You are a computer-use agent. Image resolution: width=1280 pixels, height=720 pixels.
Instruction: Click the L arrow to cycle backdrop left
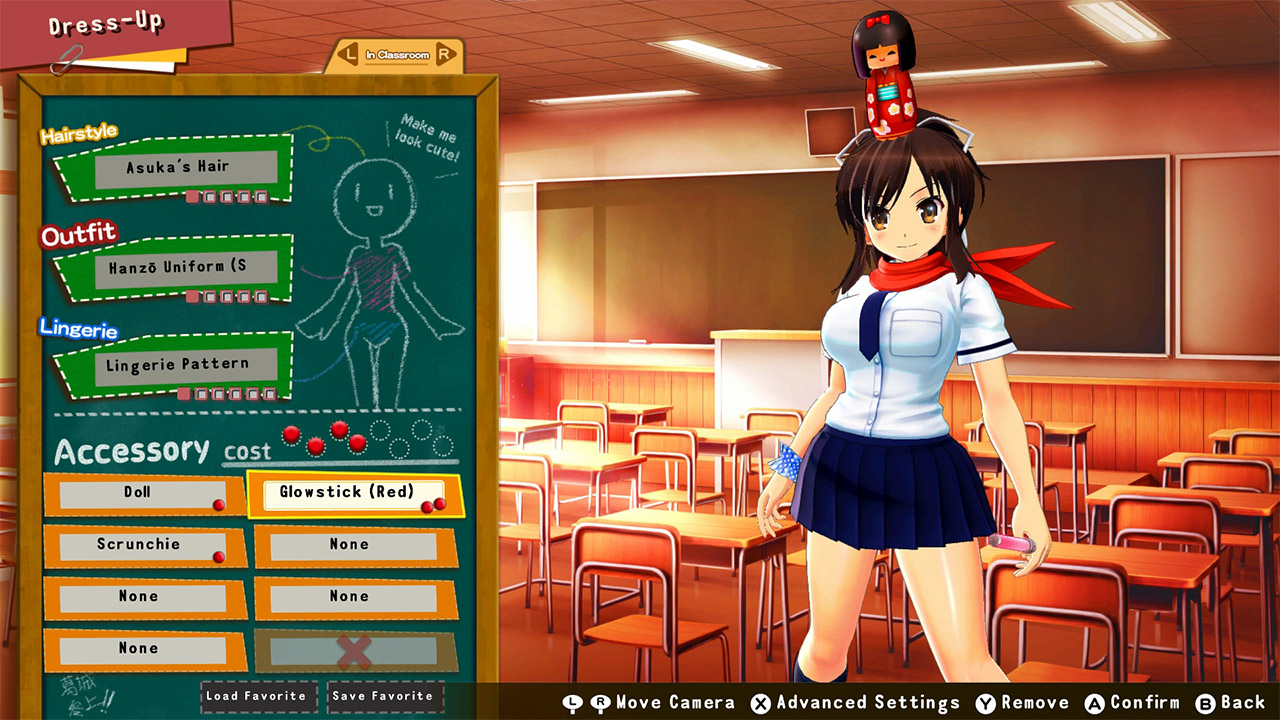tap(348, 55)
